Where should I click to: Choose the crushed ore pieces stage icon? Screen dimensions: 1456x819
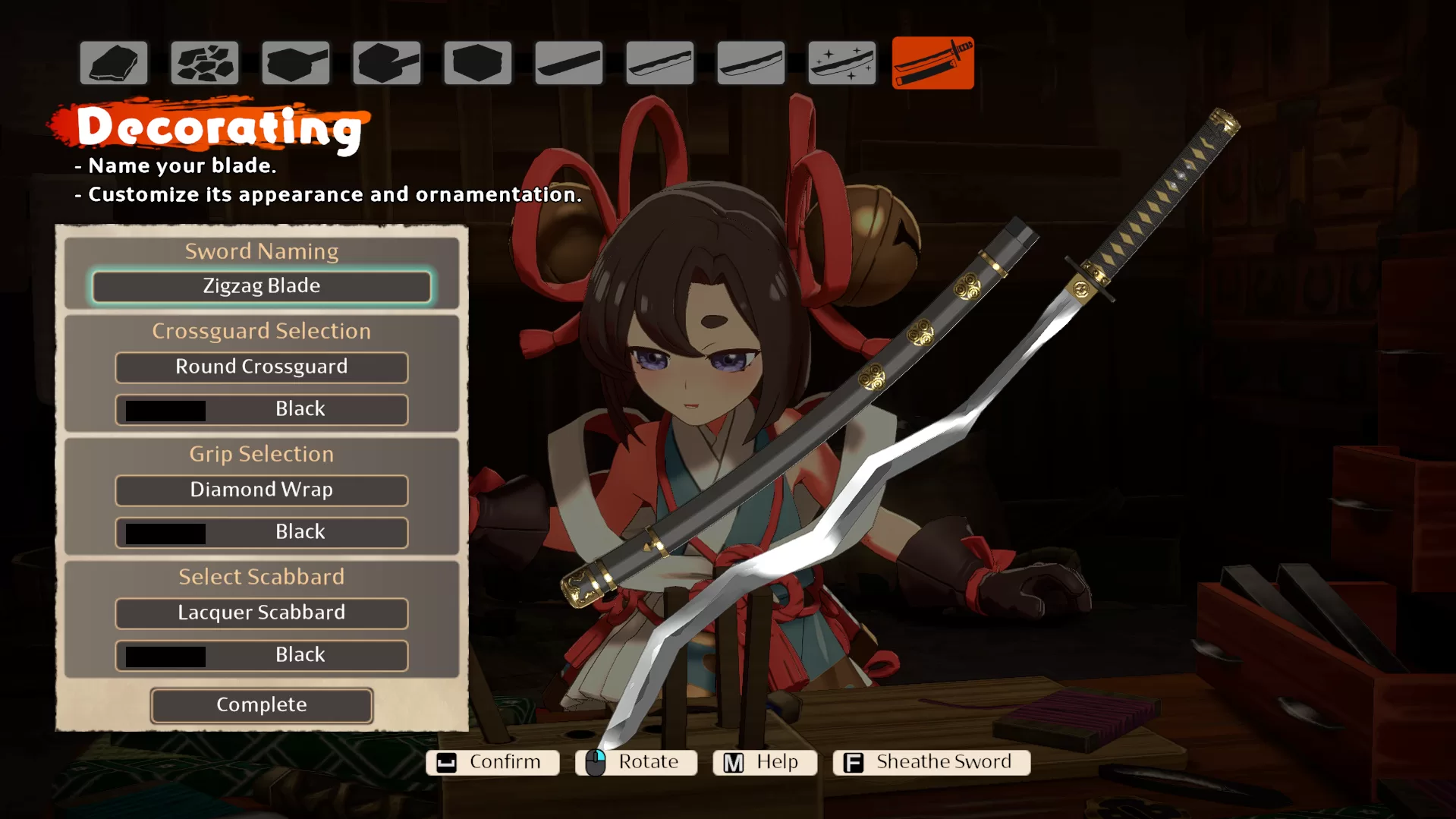click(x=205, y=63)
